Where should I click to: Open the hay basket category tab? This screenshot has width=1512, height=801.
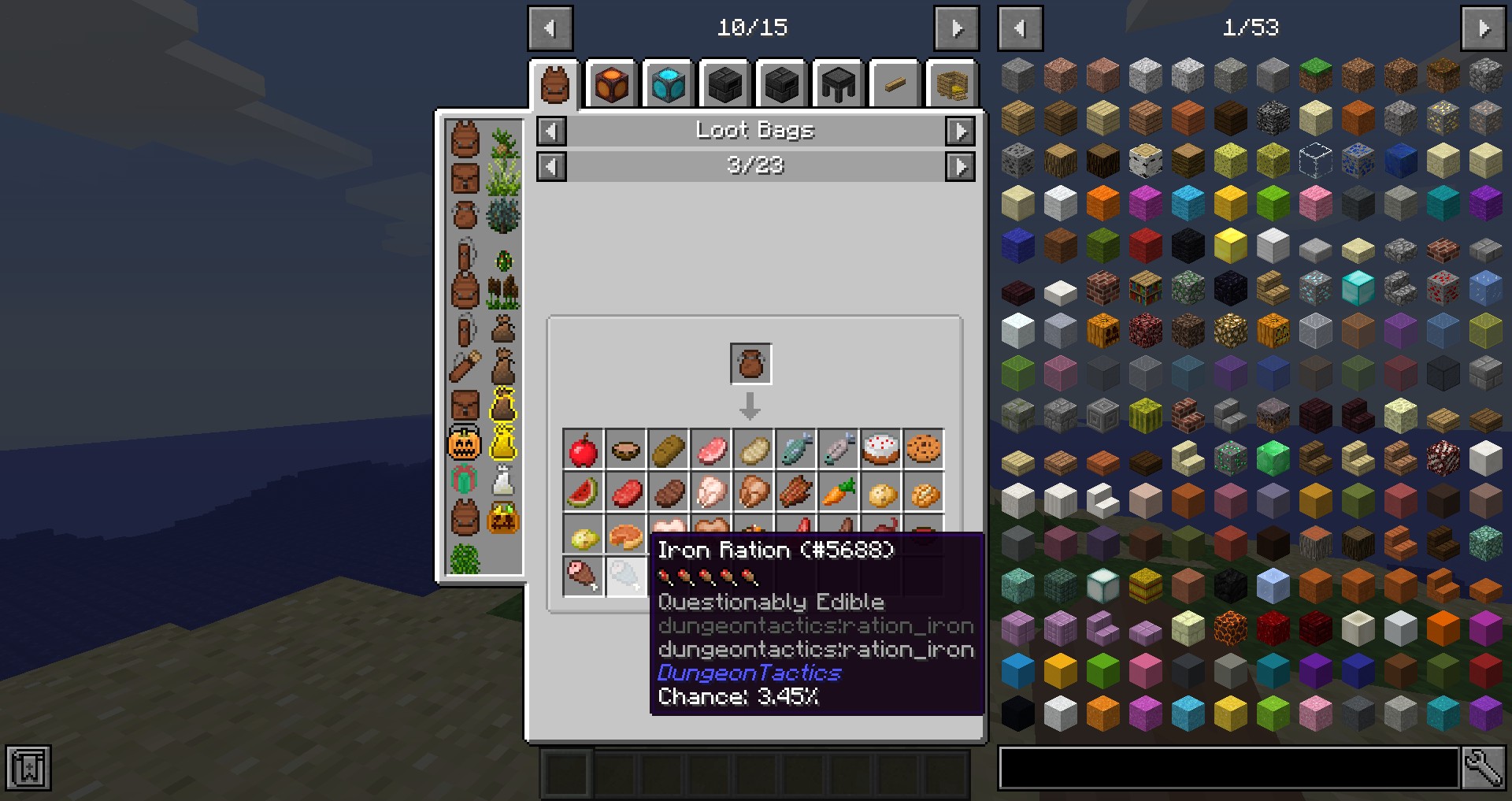point(951,84)
